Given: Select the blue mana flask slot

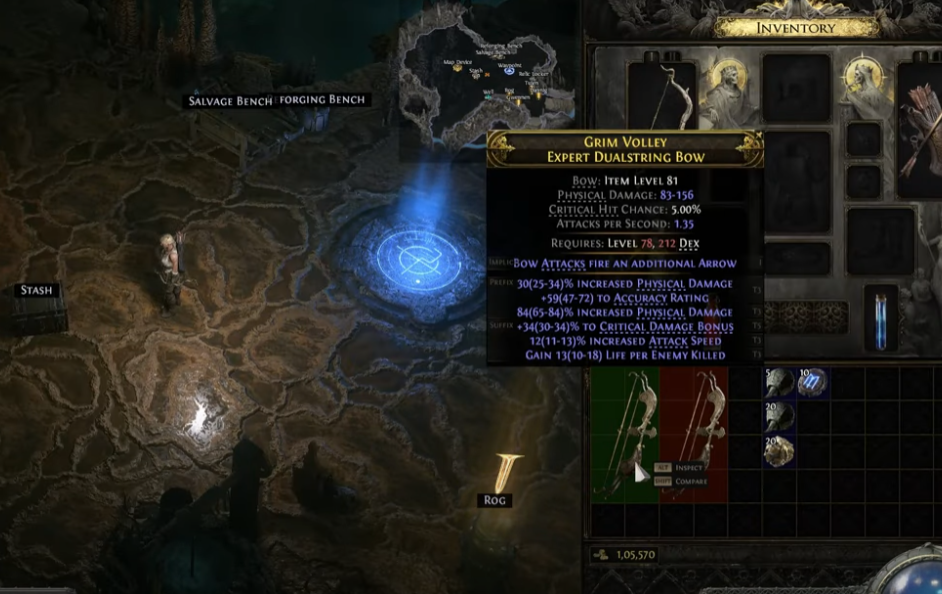Looking at the screenshot, I should coord(880,322).
